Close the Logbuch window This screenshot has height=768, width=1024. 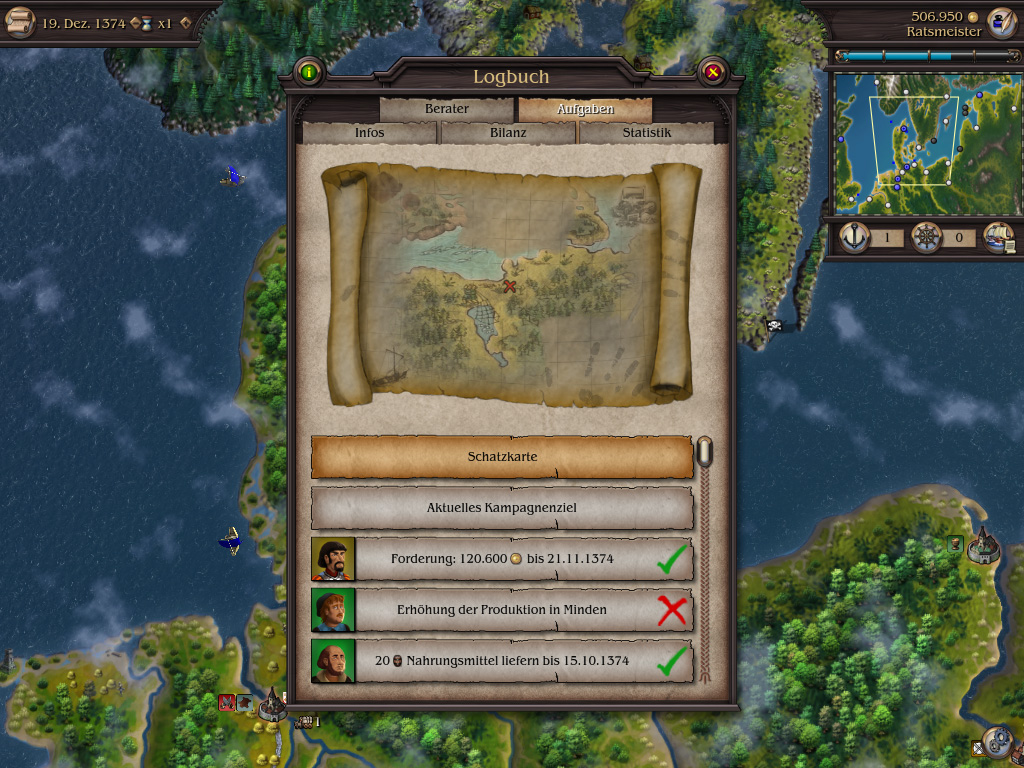tap(712, 72)
